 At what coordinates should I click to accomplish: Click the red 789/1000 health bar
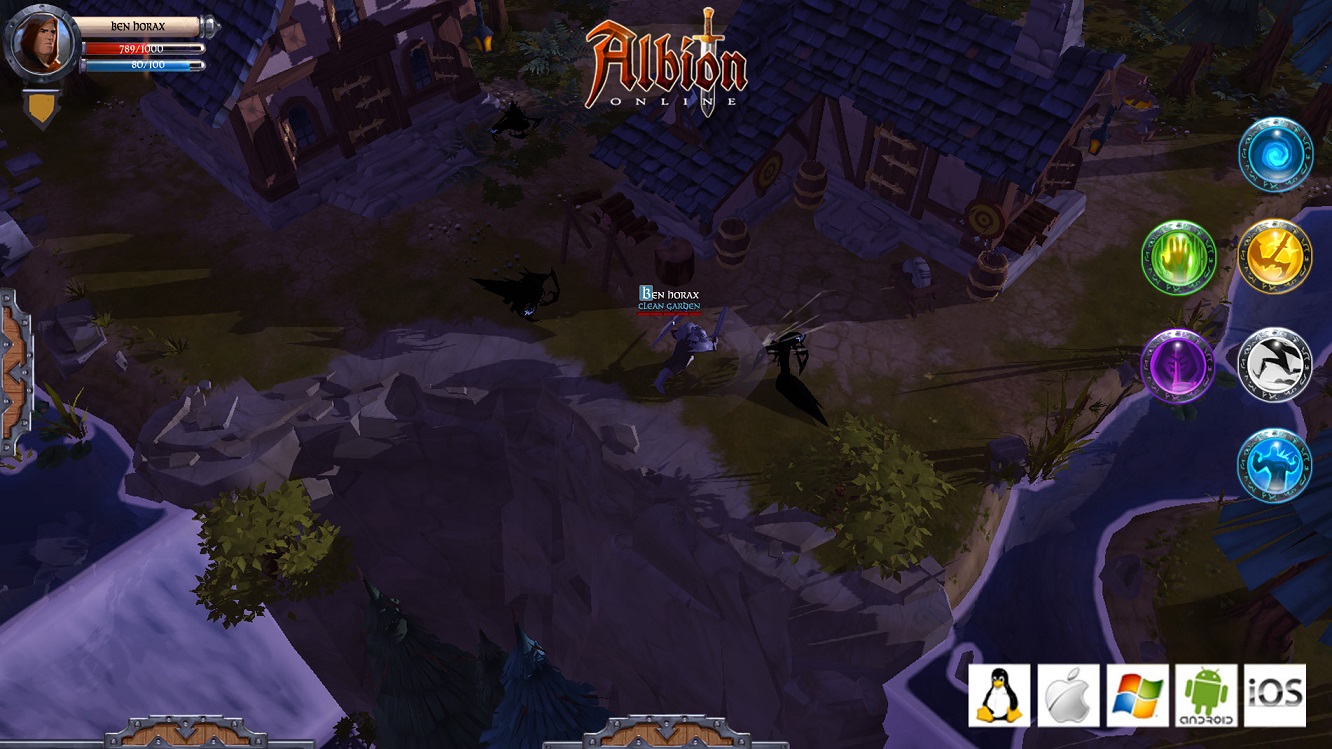[x=137, y=47]
